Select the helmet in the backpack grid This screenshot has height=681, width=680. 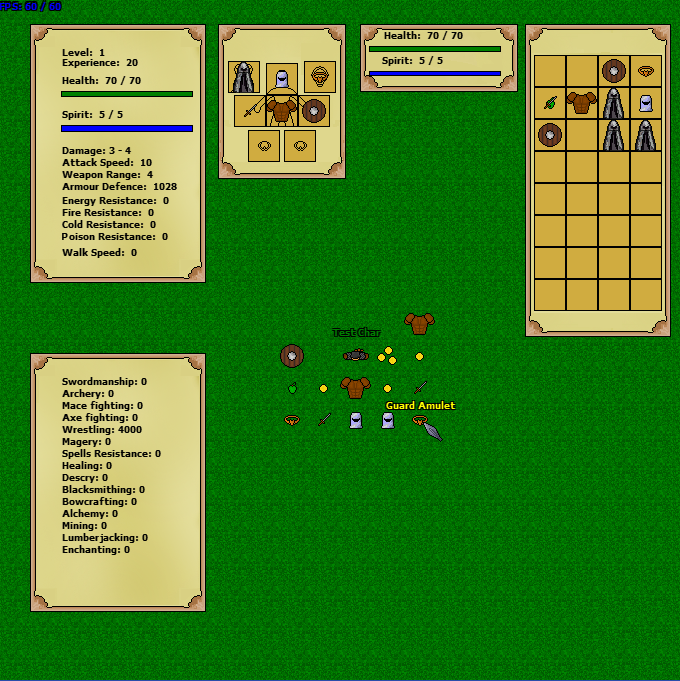646,103
